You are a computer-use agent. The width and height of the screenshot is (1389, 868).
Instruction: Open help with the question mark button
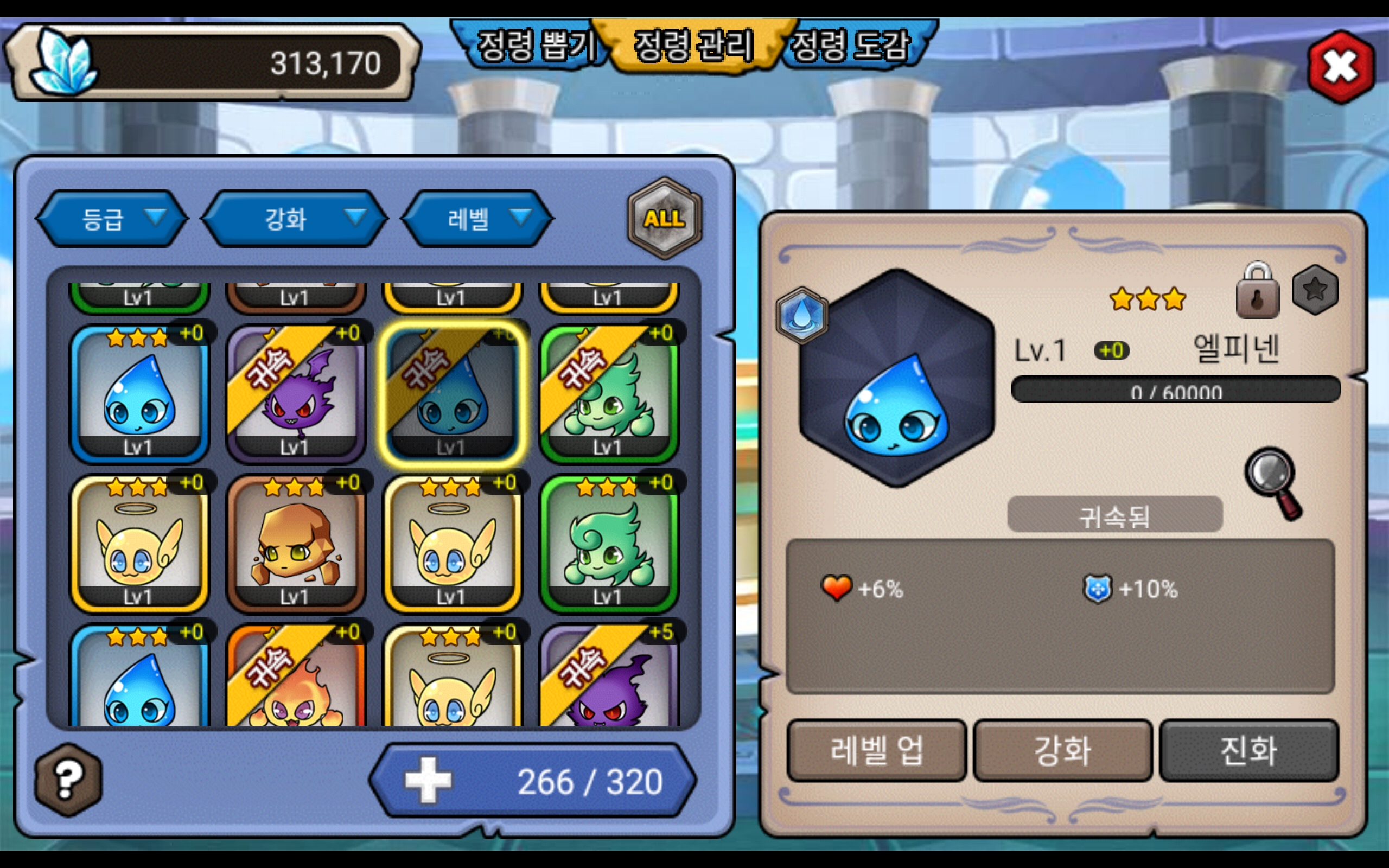point(68,780)
